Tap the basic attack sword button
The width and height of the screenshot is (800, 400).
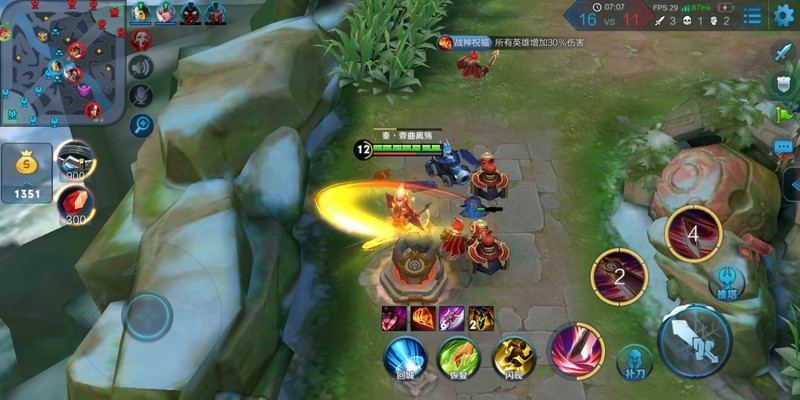click(x=695, y=340)
